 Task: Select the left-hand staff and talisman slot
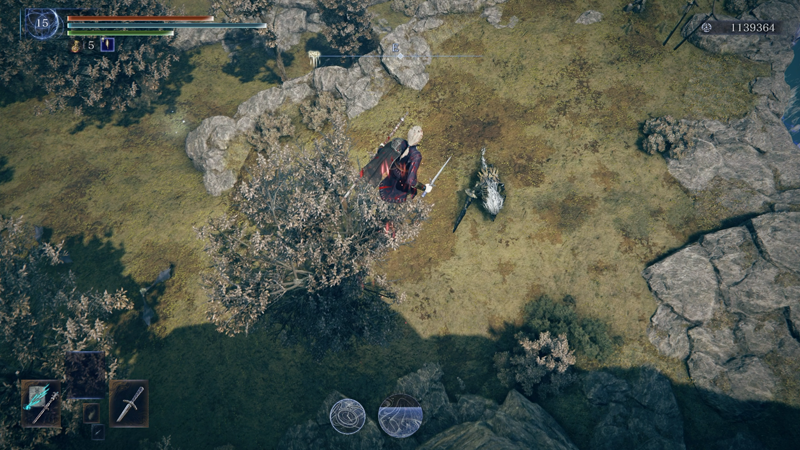point(41,403)
